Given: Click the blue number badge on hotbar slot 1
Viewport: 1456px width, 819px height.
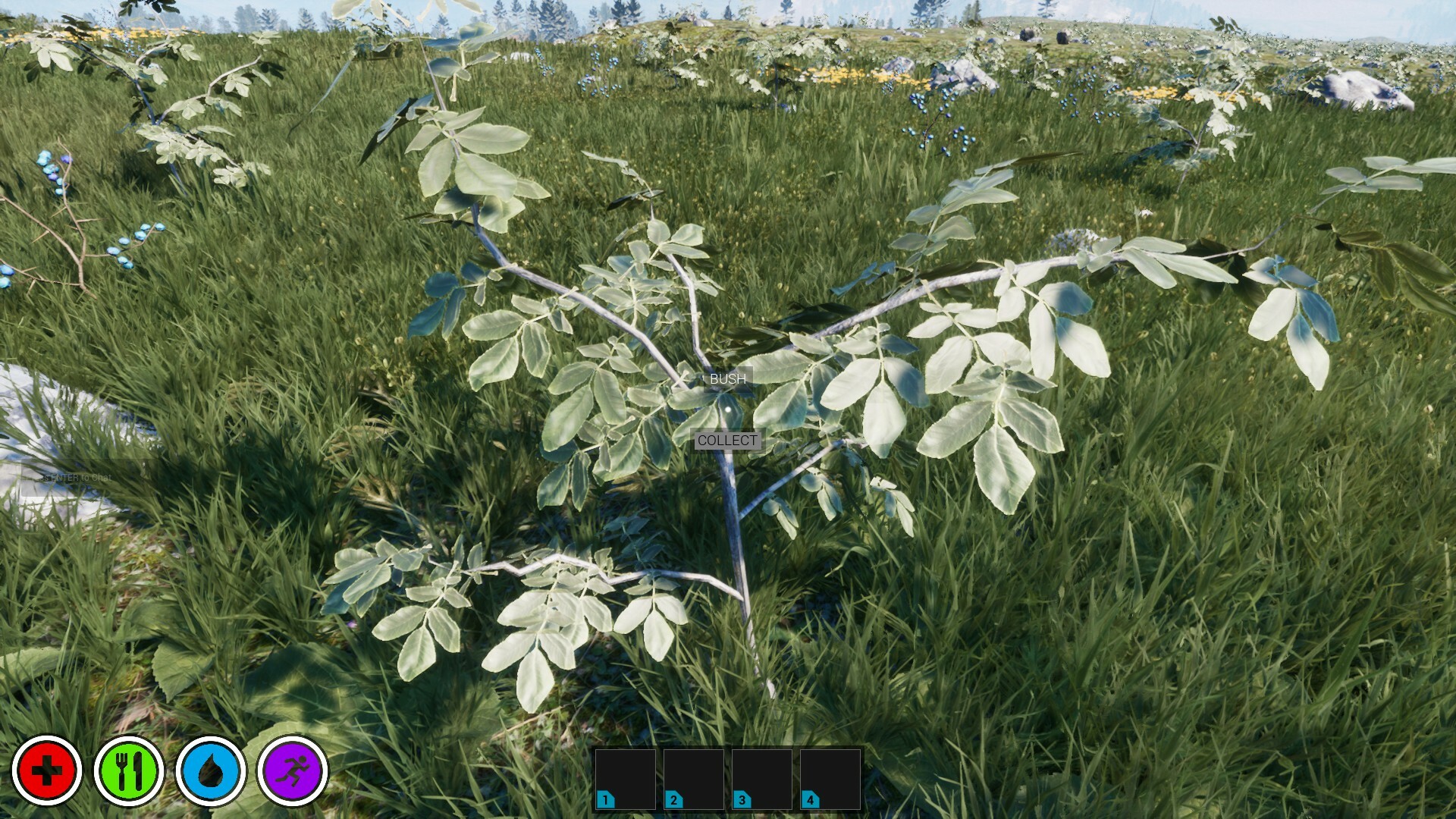Looking at the screenshot, I should click(606, 799).
